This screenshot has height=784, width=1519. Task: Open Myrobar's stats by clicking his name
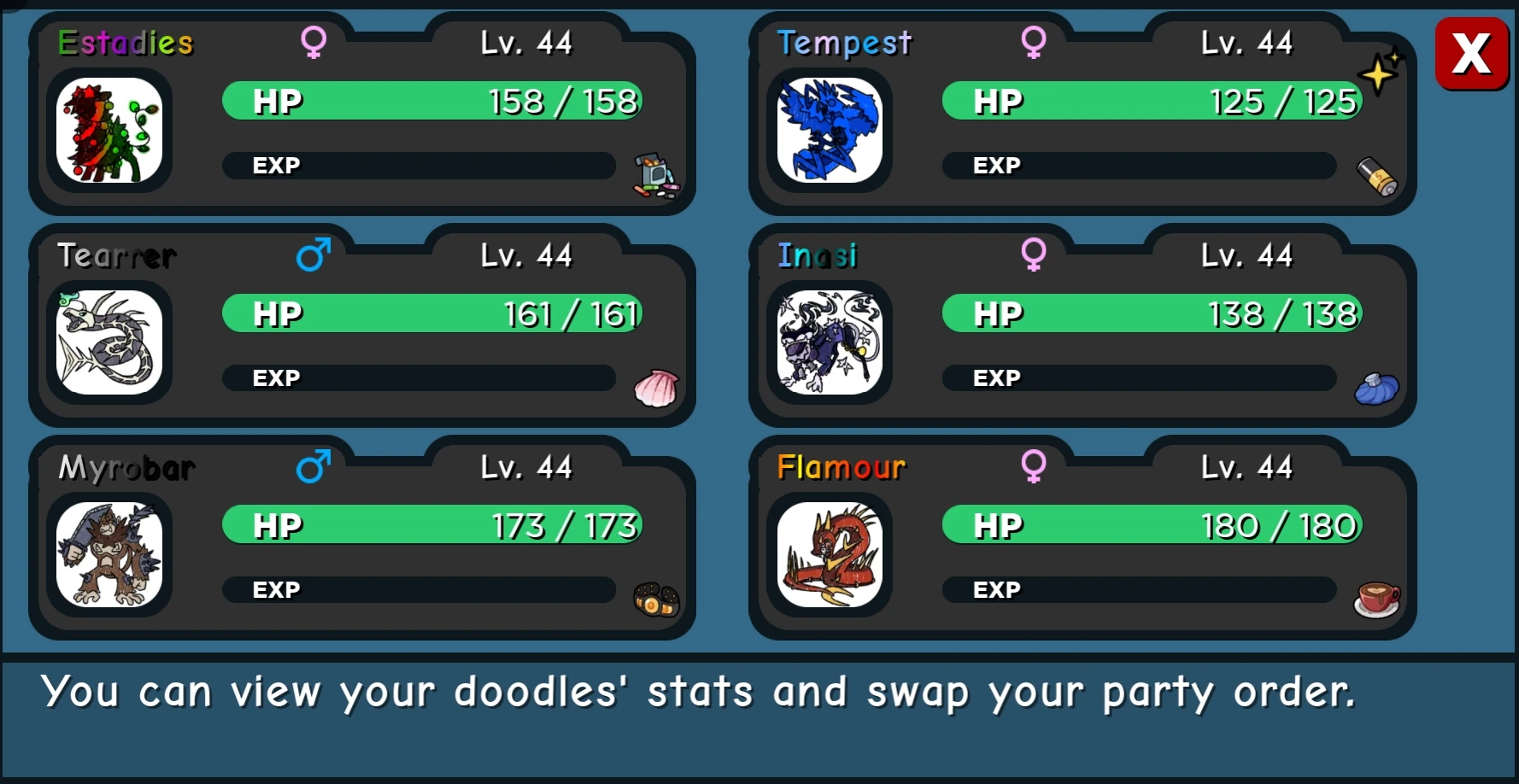126,469
